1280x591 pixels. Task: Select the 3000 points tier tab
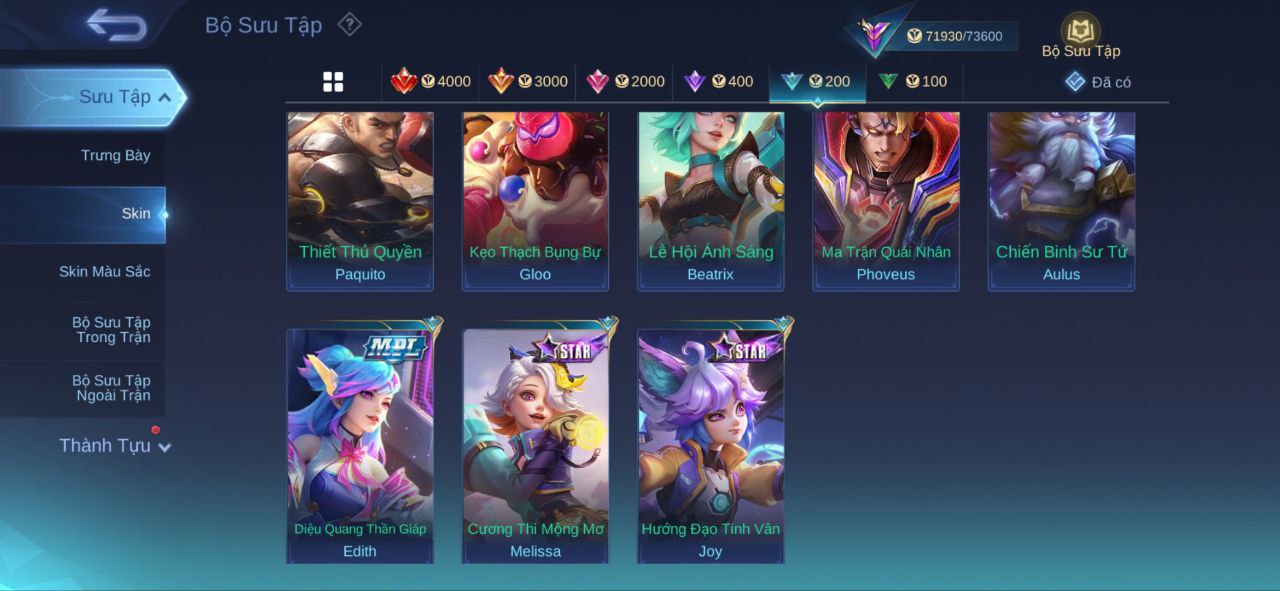tap(528, 82)
